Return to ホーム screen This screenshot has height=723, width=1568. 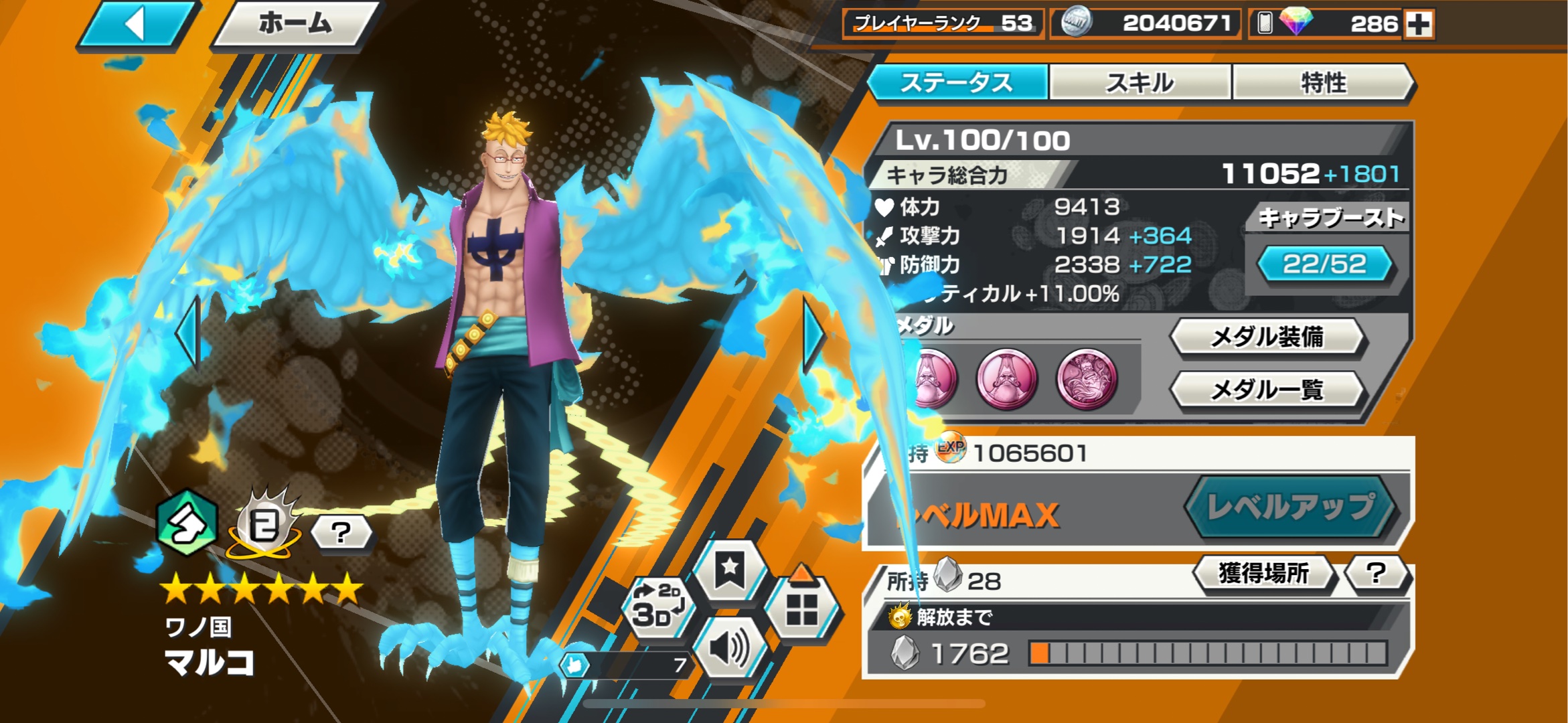point(295,25)
